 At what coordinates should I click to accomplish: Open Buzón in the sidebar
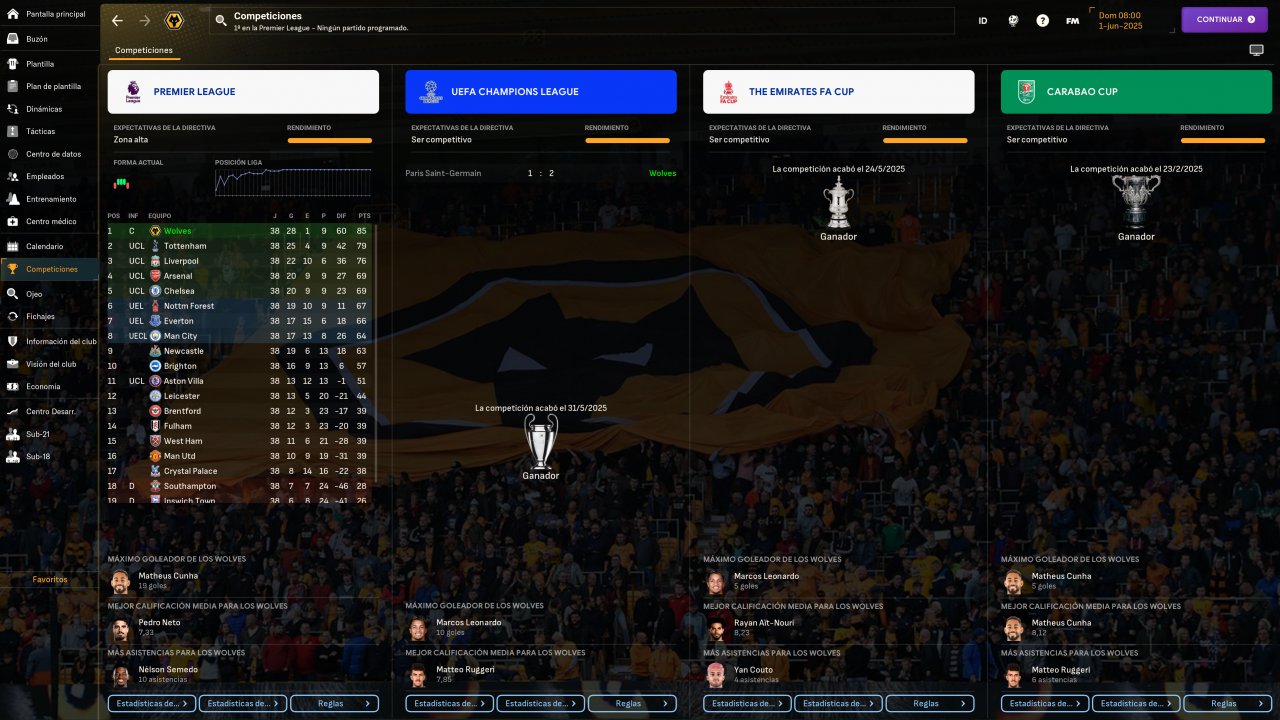click(x=37, y=39)
